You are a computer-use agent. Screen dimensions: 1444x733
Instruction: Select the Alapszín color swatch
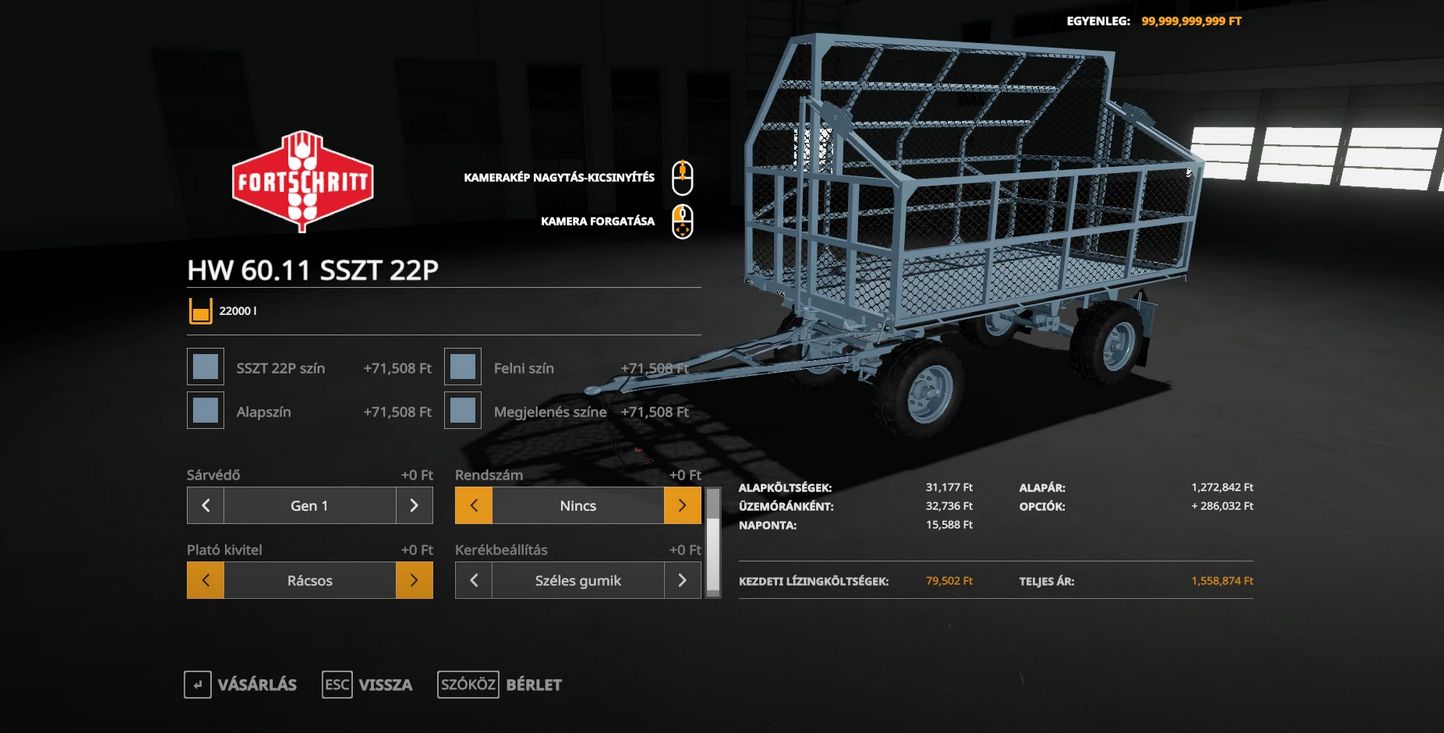[x=205, y=411]
